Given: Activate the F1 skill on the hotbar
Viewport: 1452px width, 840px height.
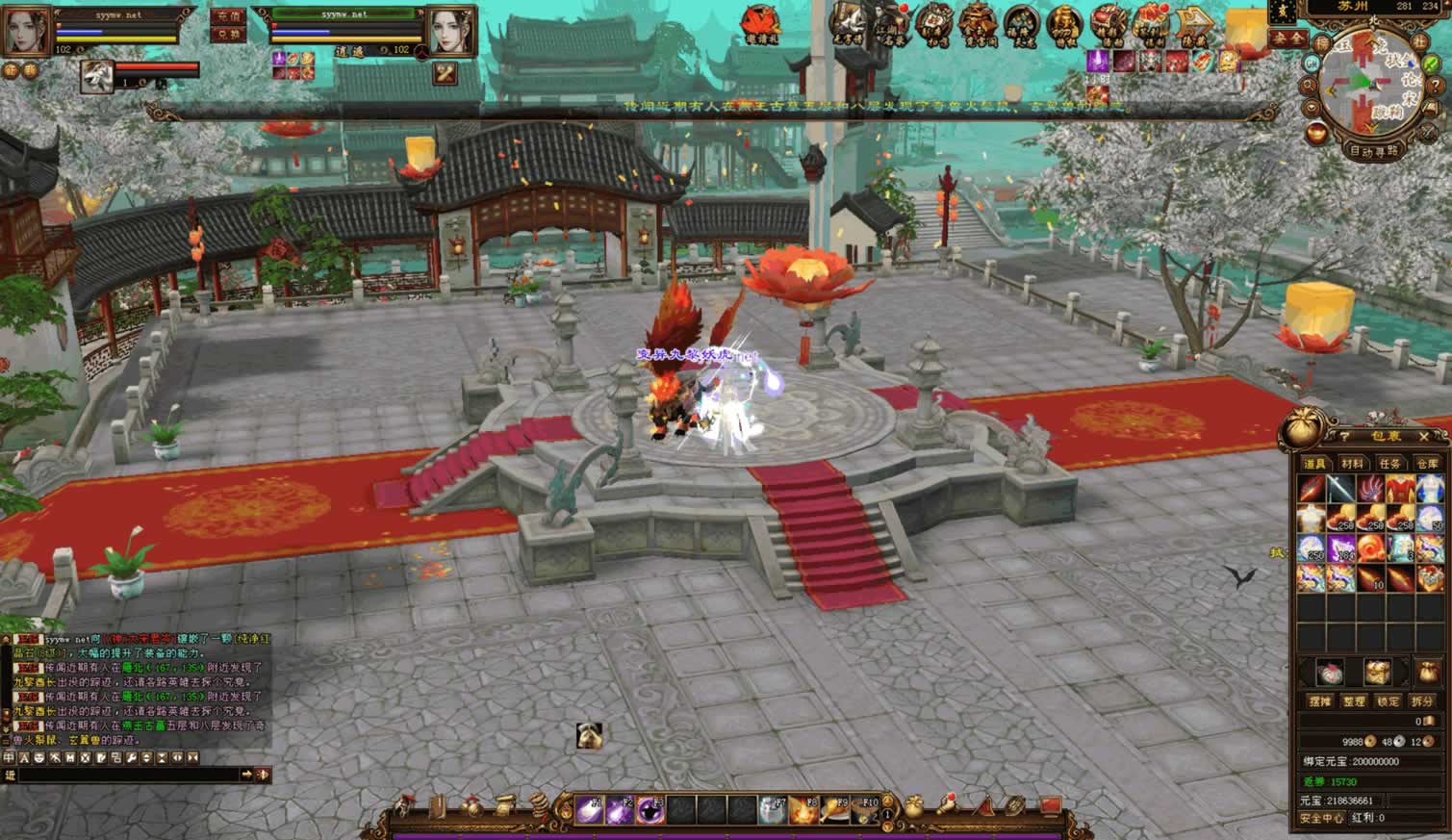Looking at the screenshot, I should (x=590, y=810).
